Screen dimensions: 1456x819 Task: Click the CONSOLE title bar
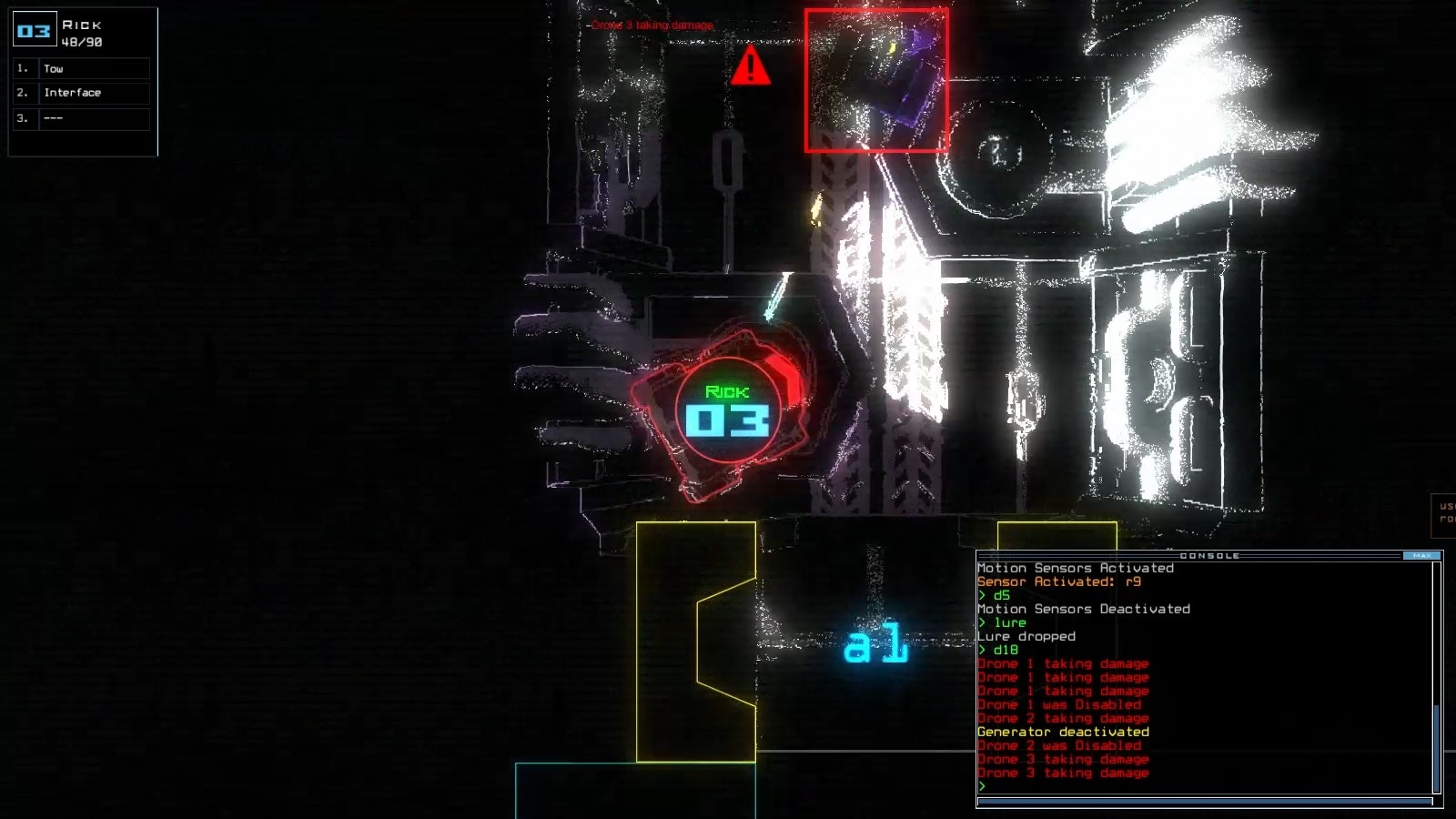pos(1210,555)
